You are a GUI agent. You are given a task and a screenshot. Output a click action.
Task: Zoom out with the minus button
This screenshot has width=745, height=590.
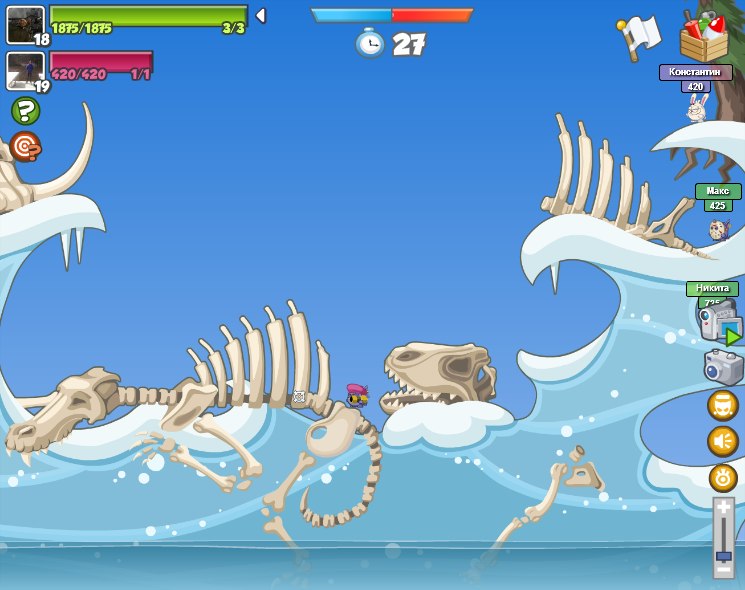[723, 569]
